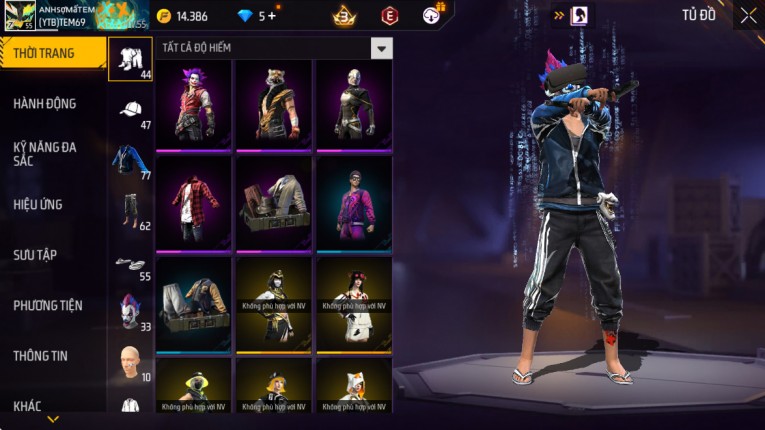The image size is (765, 430).
Task: Open the shoes subcategory with 55 items
Action: tap(130, 263)
